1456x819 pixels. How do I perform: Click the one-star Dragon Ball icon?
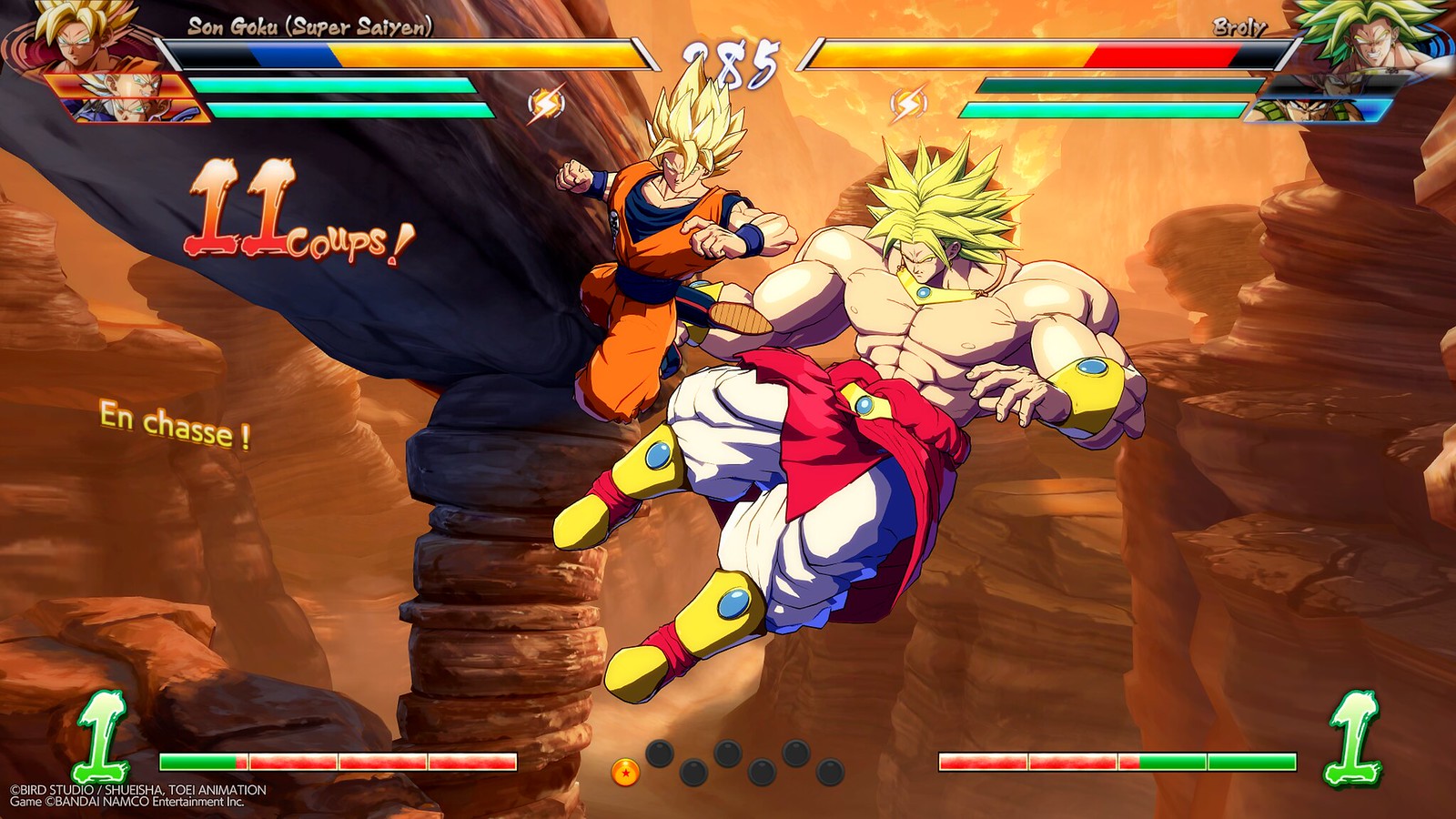click(625, 773)
